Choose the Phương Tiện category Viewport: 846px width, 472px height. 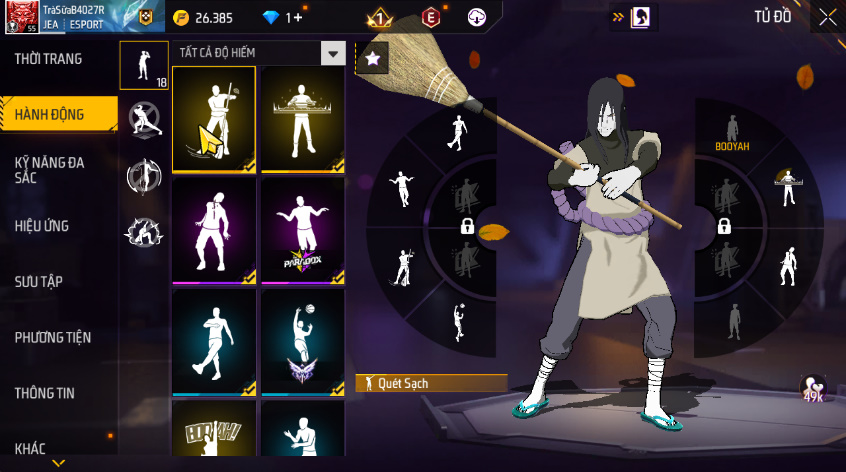52,337
